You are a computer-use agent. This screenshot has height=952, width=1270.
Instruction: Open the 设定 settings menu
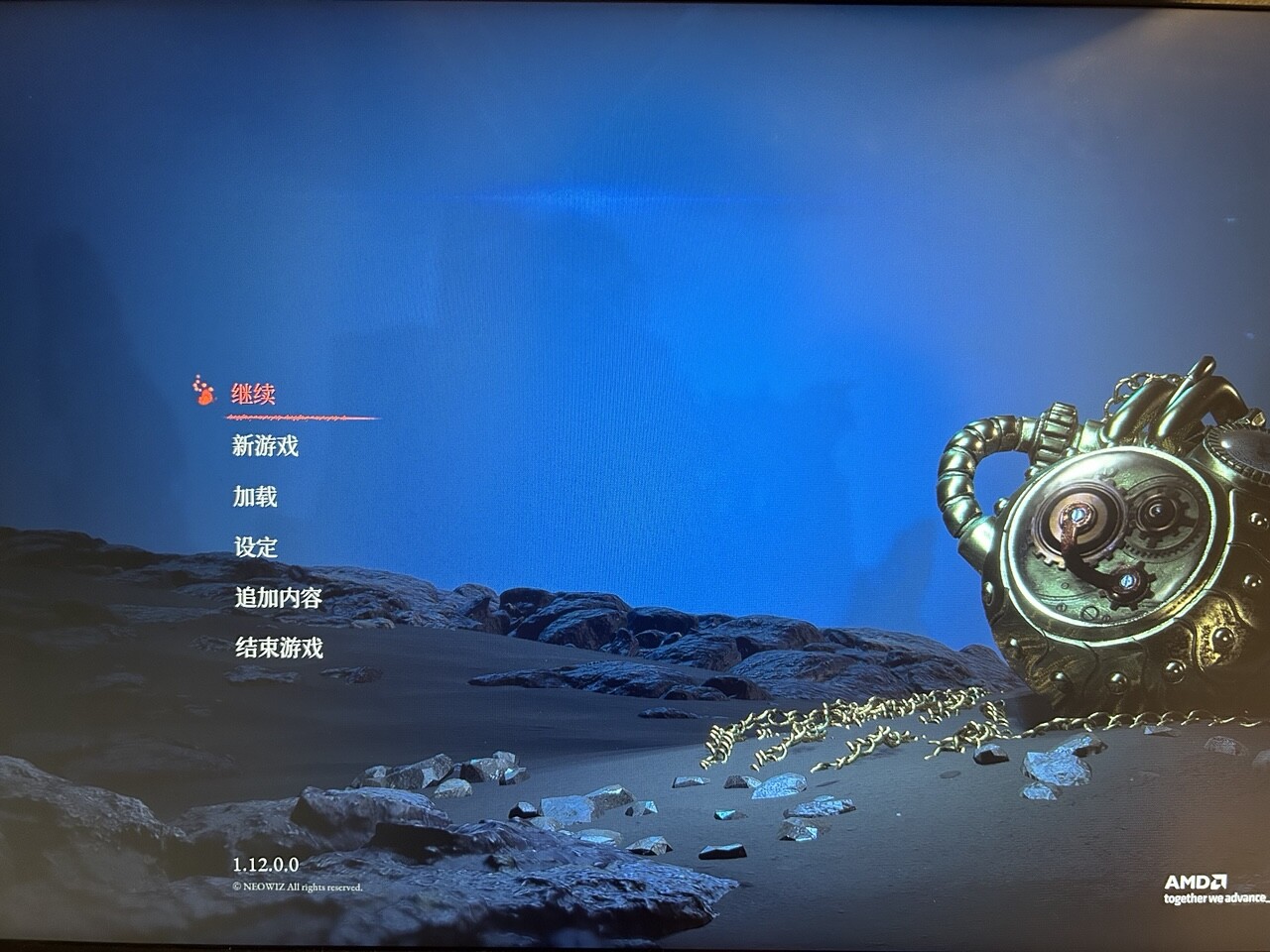pyautogui.click(x=255, y=547)
